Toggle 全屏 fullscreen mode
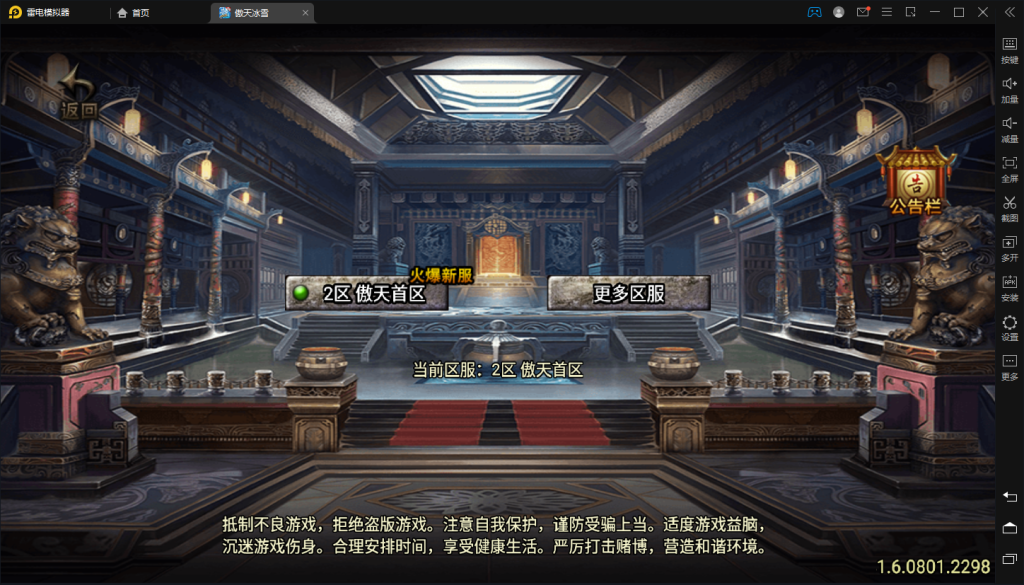This screenshot has height=585, width=1024. tap(1009, 167)
